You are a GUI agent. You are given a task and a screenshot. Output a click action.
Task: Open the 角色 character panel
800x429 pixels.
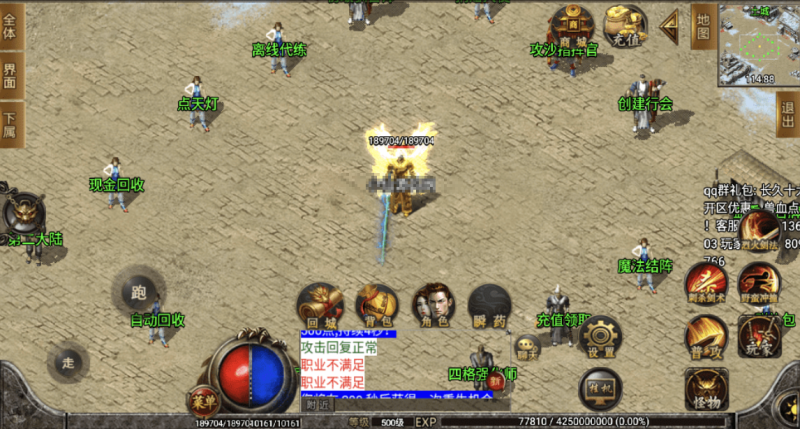click(x=432, y=305)
